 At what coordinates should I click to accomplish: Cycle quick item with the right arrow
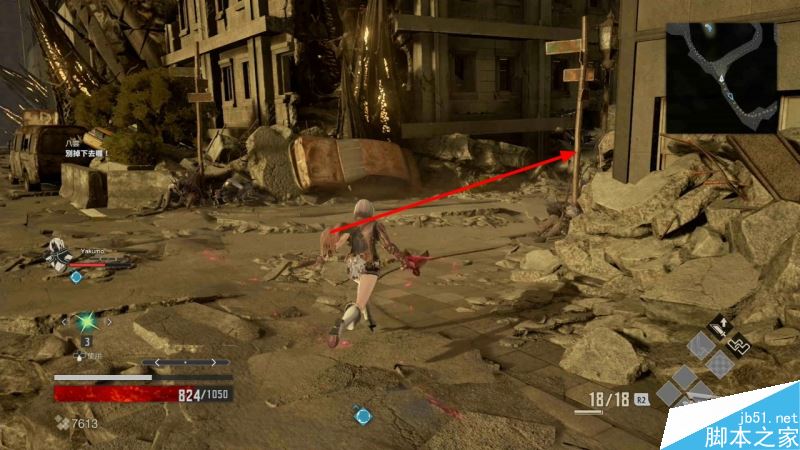click(107, 322)
